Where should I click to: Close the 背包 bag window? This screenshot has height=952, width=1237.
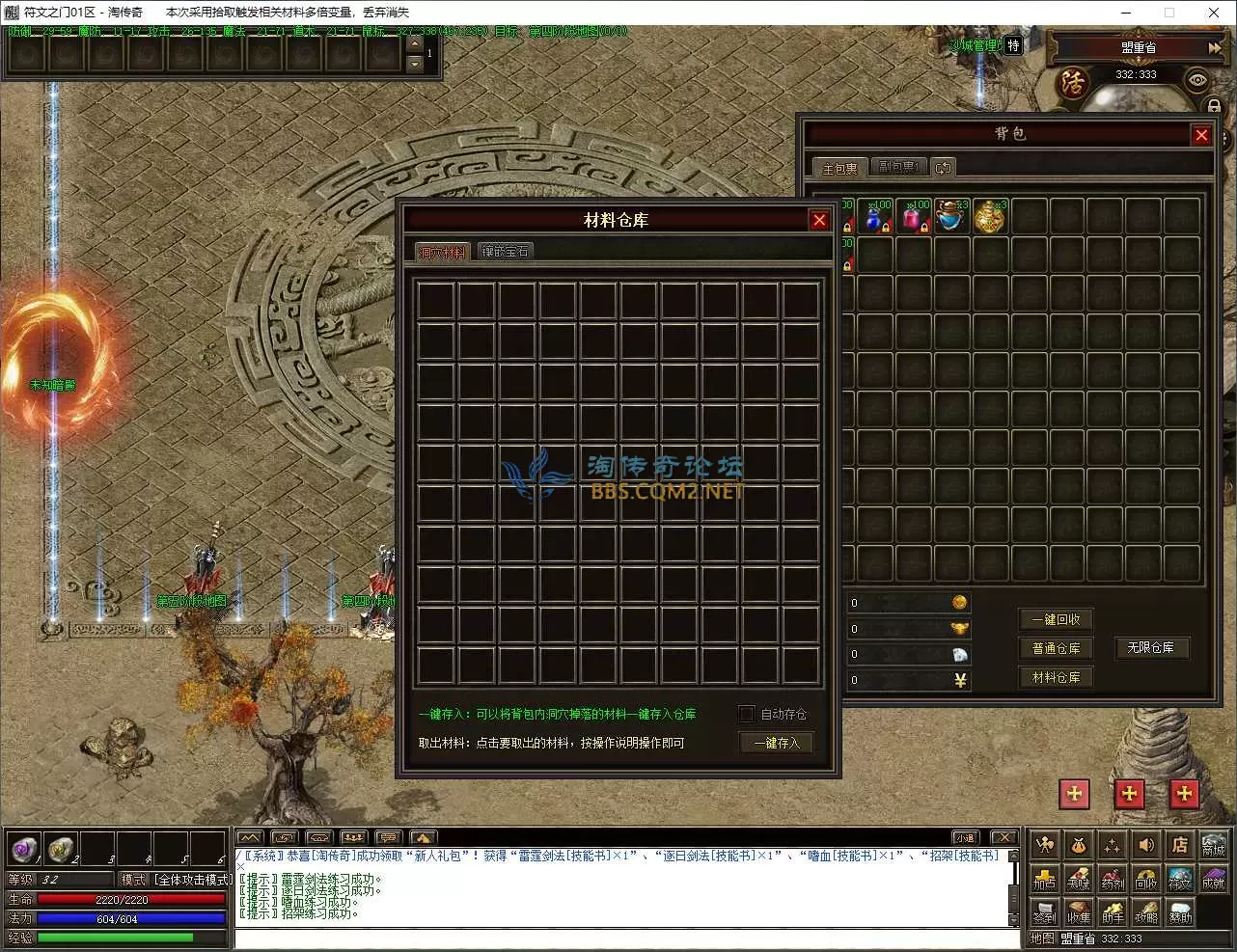tap(1201, 135)
